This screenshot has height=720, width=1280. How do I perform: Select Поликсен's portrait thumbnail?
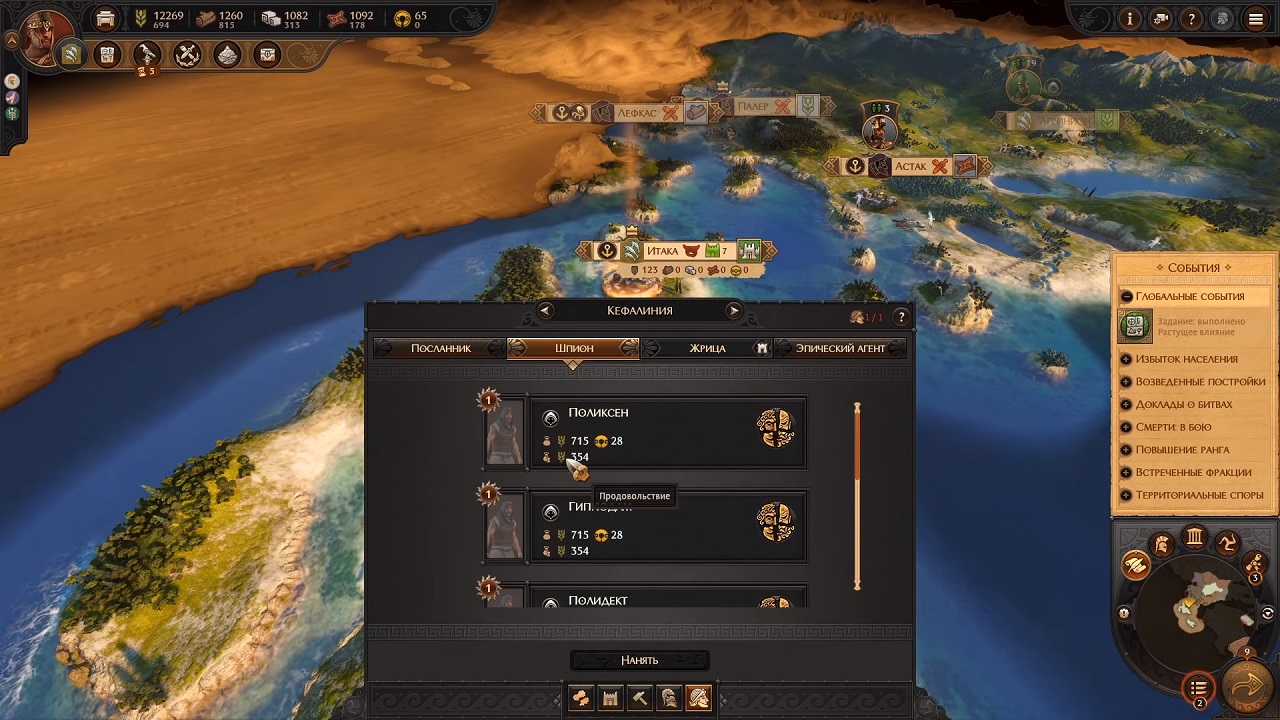tap(504, 432)
